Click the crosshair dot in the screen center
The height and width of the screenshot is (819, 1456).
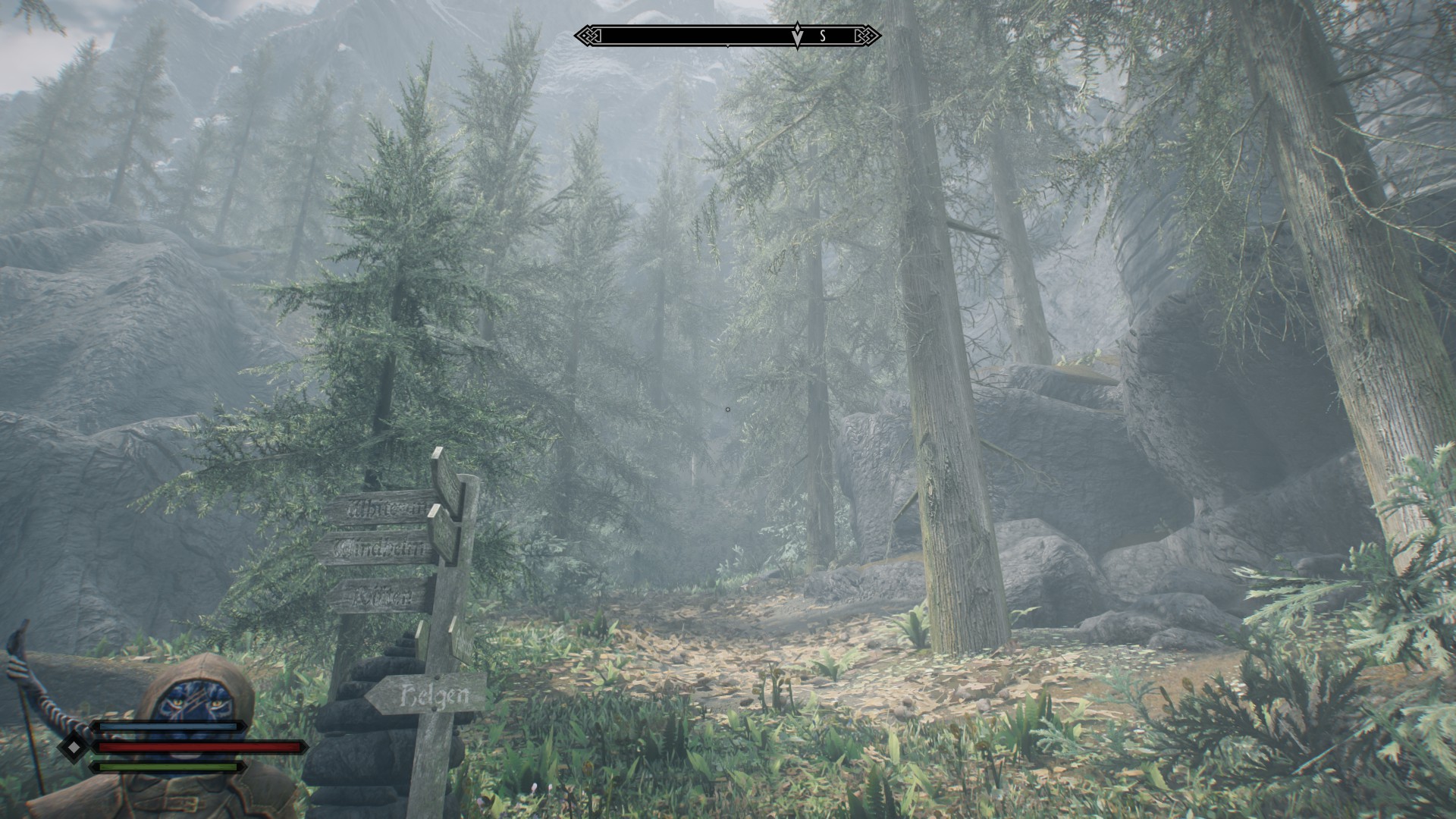click(728, 409)
